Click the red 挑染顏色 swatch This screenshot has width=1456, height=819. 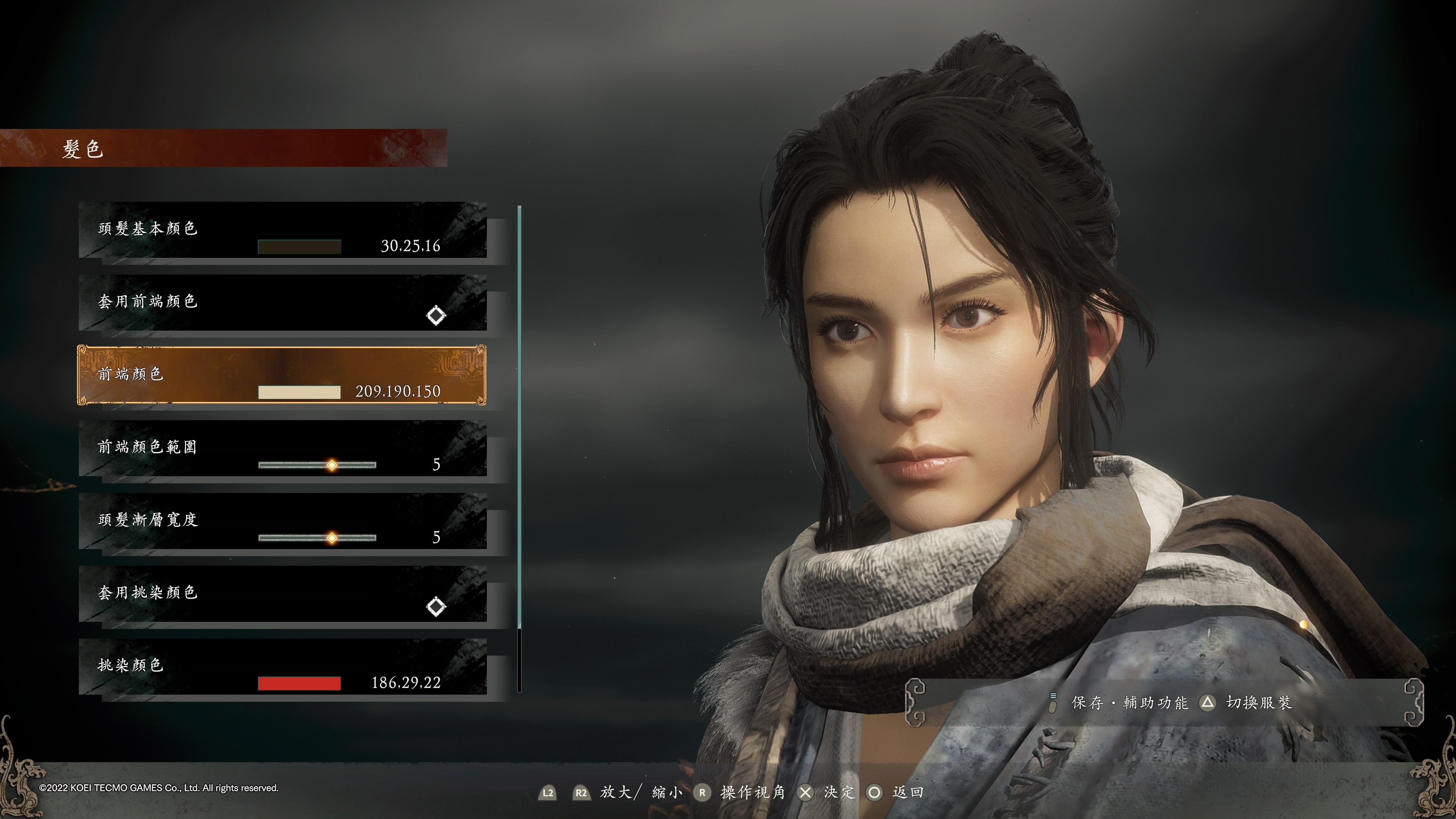click(x=299, y=683)
